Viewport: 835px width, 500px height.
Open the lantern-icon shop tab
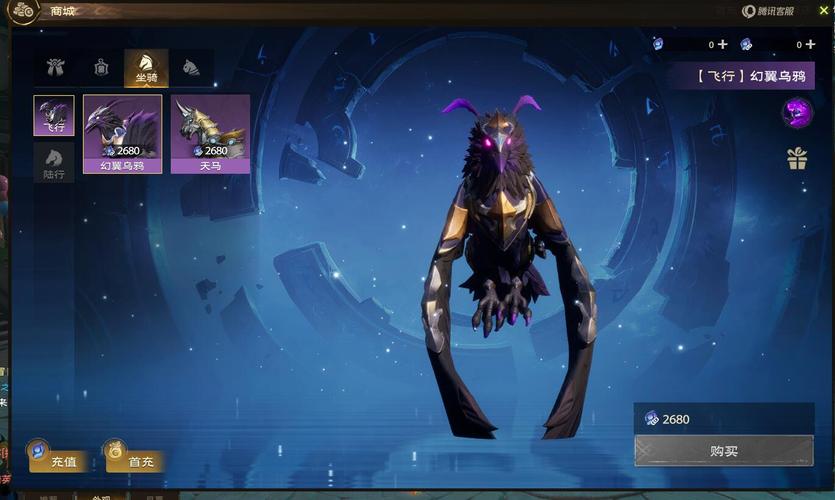click(101, 68)
